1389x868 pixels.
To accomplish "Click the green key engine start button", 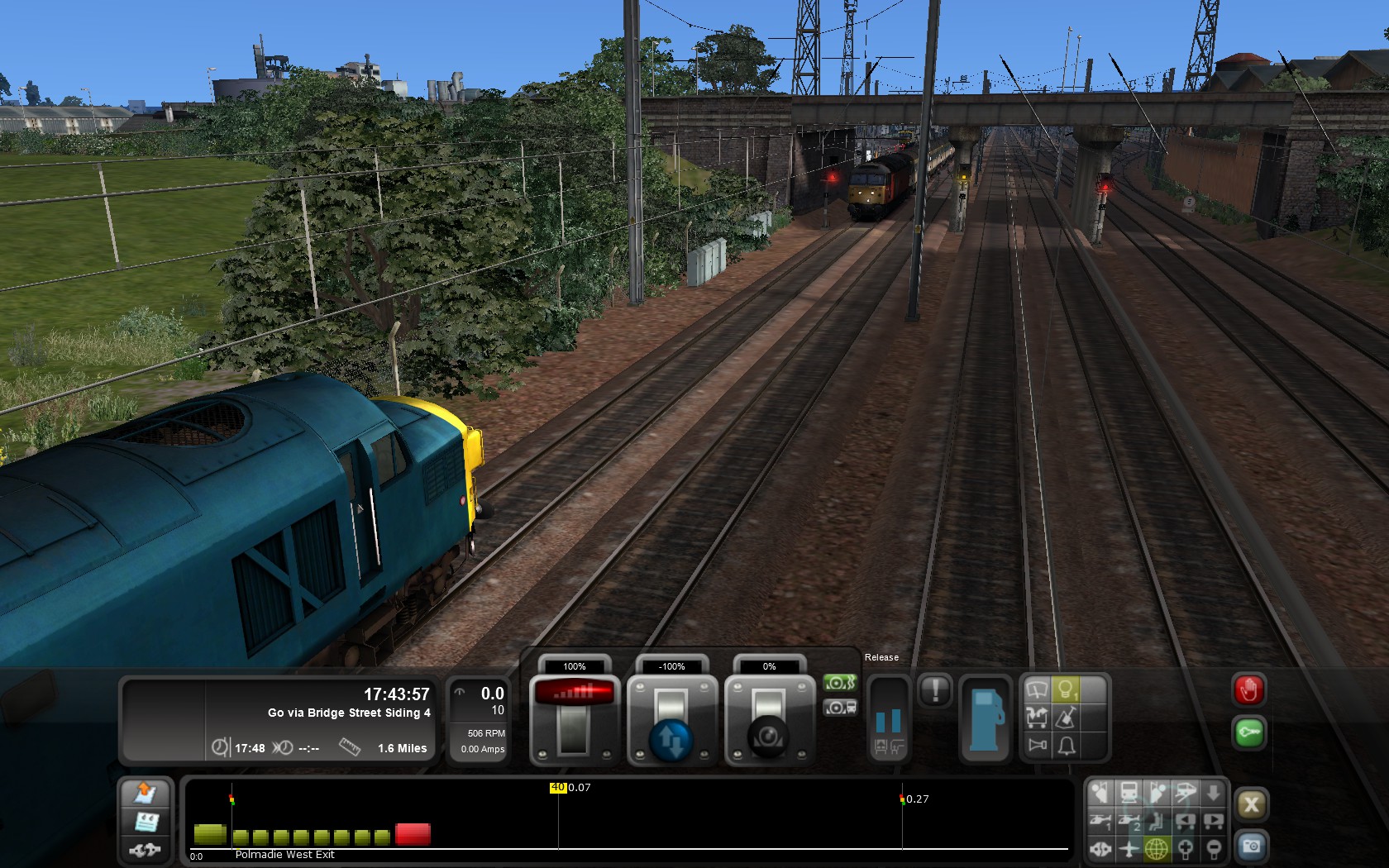I will coord(1248,733).
